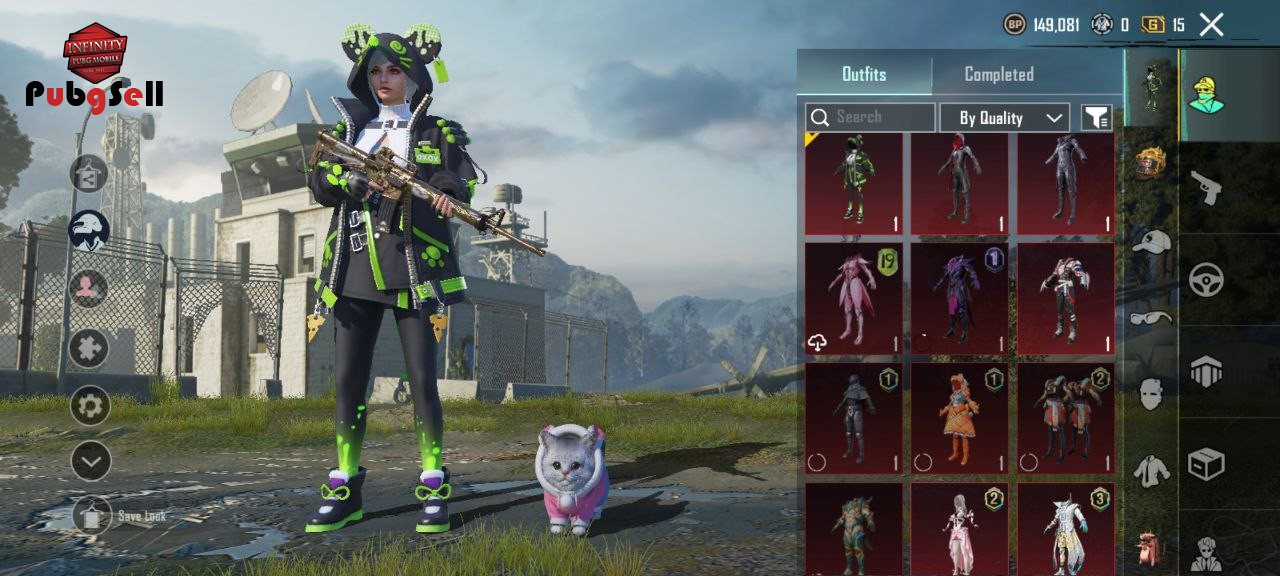
Task: Open the gear settings icon
Action: [x=90, y=406]
